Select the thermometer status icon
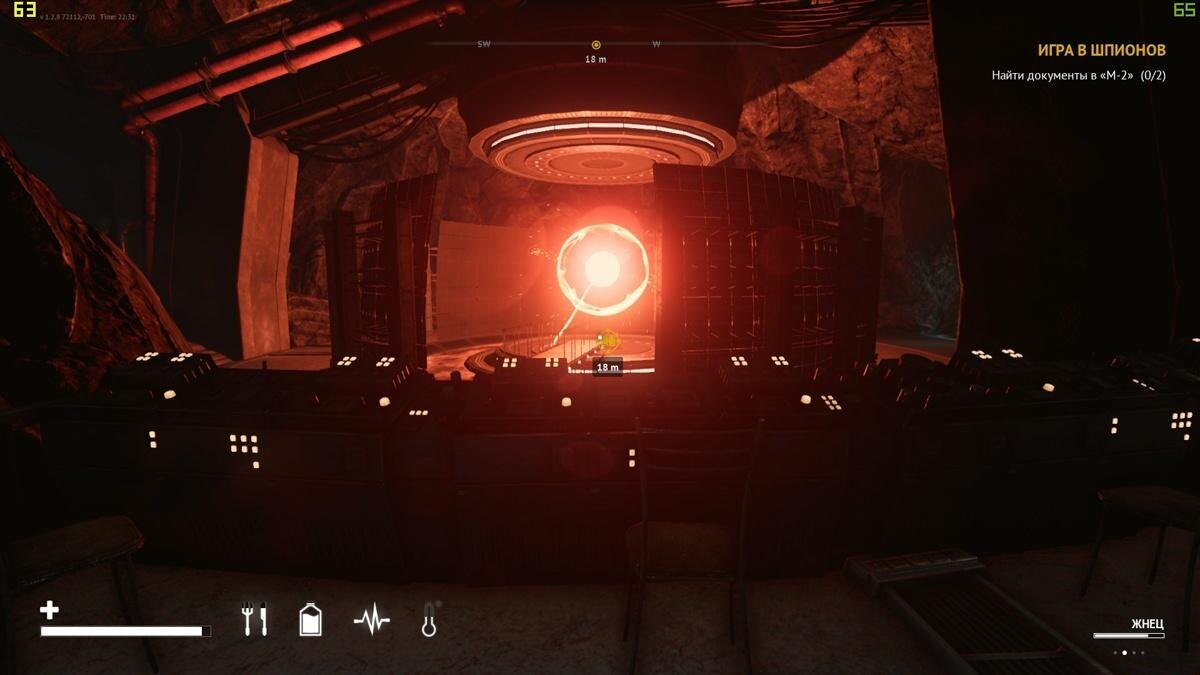 (430, 621)
